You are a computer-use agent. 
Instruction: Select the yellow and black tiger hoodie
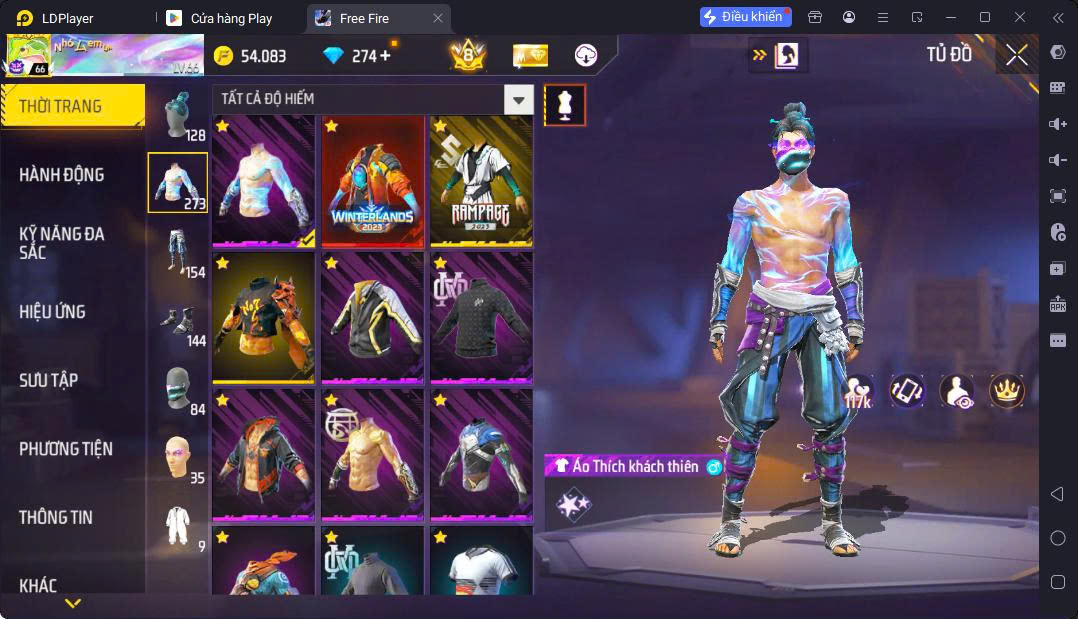pyautogui.click(x=263, y=318)
